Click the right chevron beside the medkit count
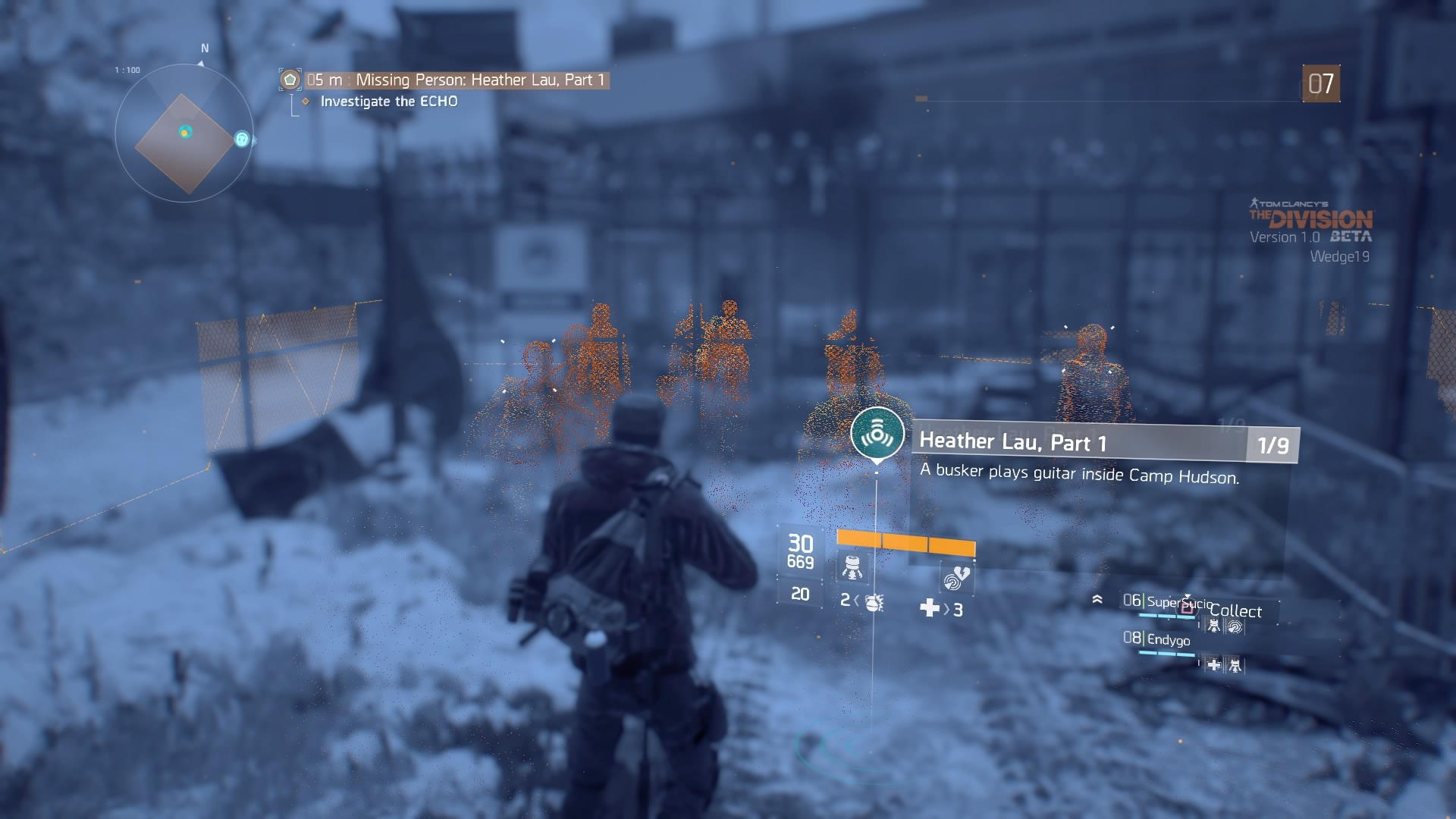The width and height of the screenshot is (1456, 819). point(945,608)
